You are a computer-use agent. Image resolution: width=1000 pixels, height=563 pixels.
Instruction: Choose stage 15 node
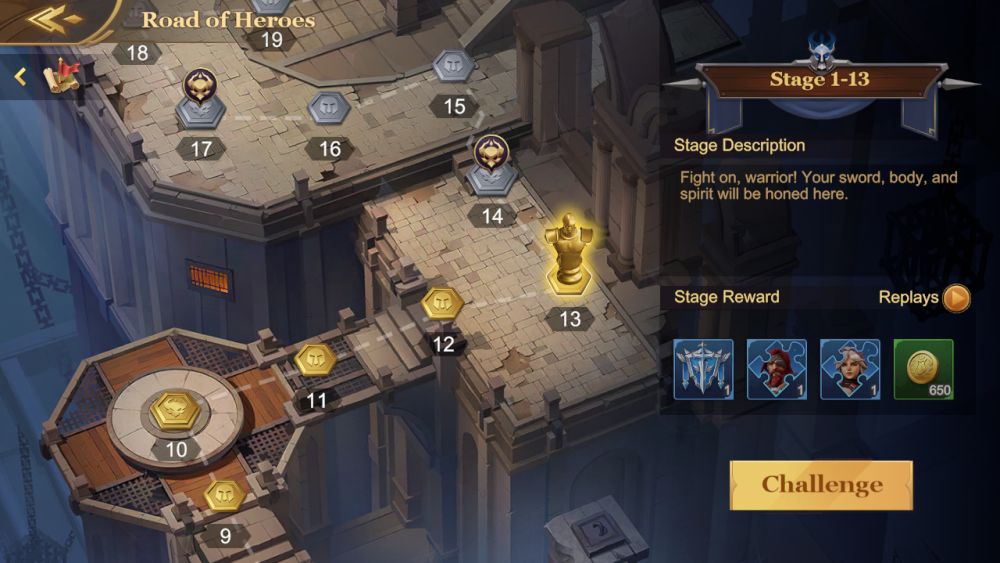[453, 68]
